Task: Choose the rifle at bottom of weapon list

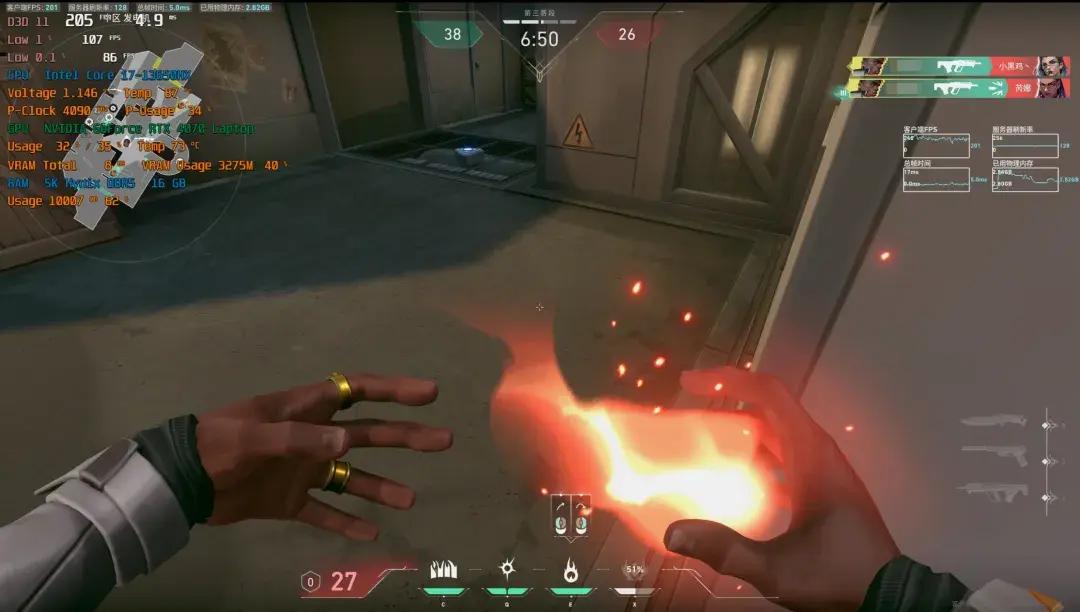Action: [x=994, y=491]
